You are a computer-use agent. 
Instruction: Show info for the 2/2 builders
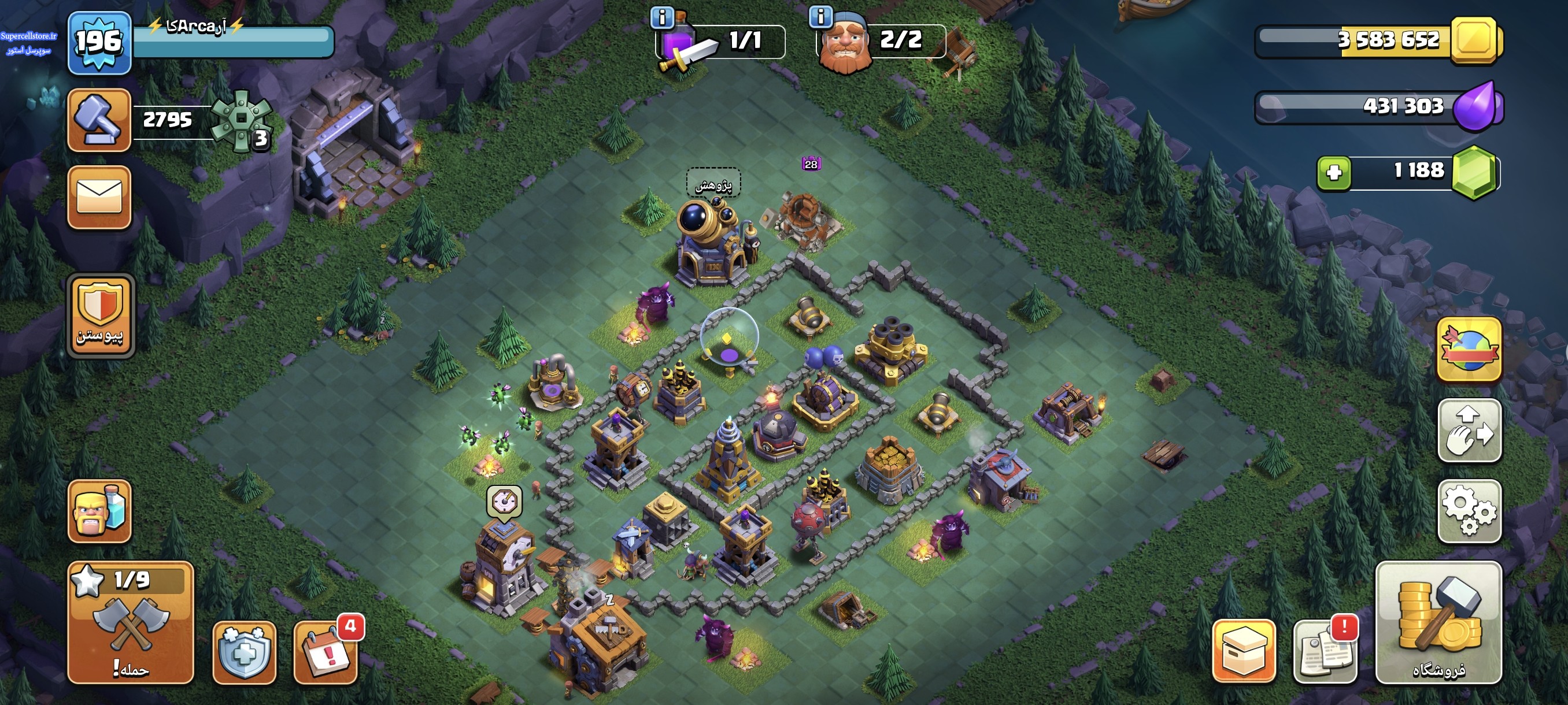pos(820,17)
